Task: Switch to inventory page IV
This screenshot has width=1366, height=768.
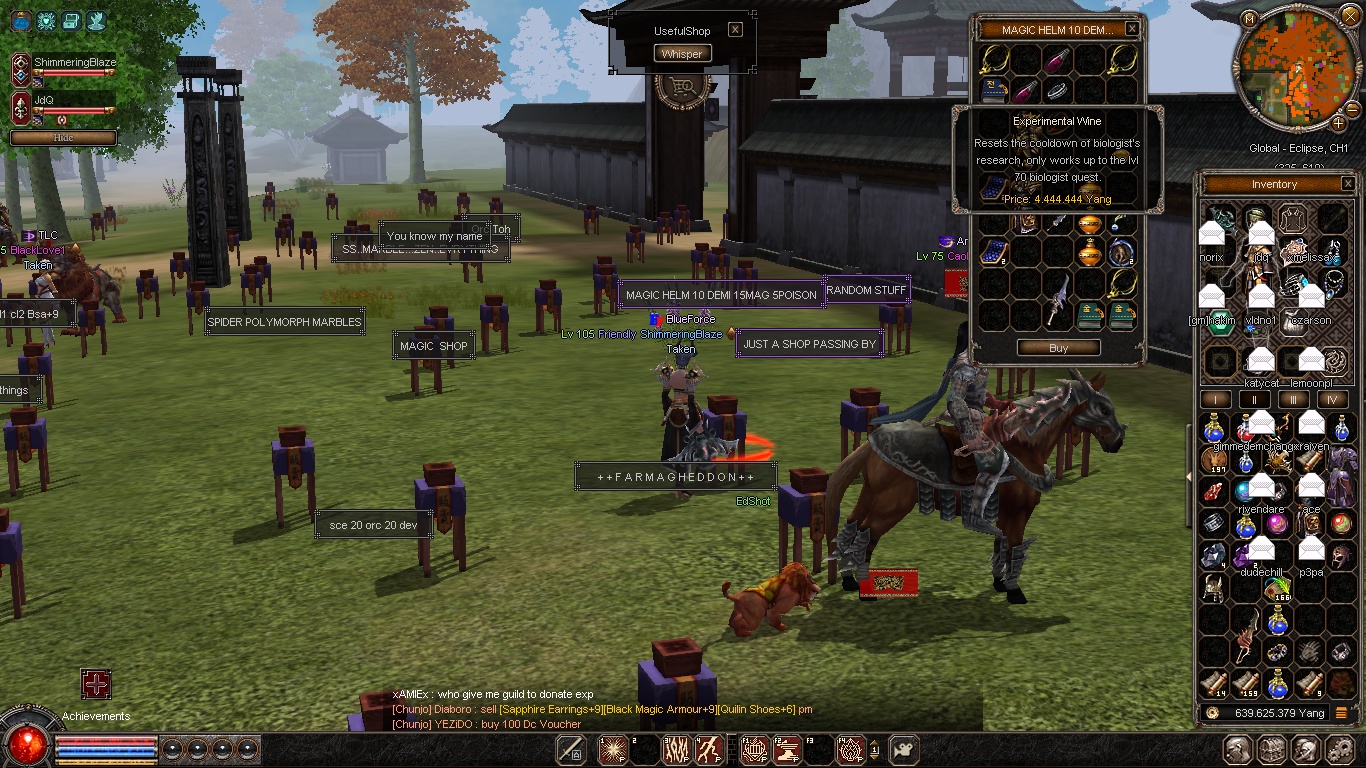Action: 1332,400
